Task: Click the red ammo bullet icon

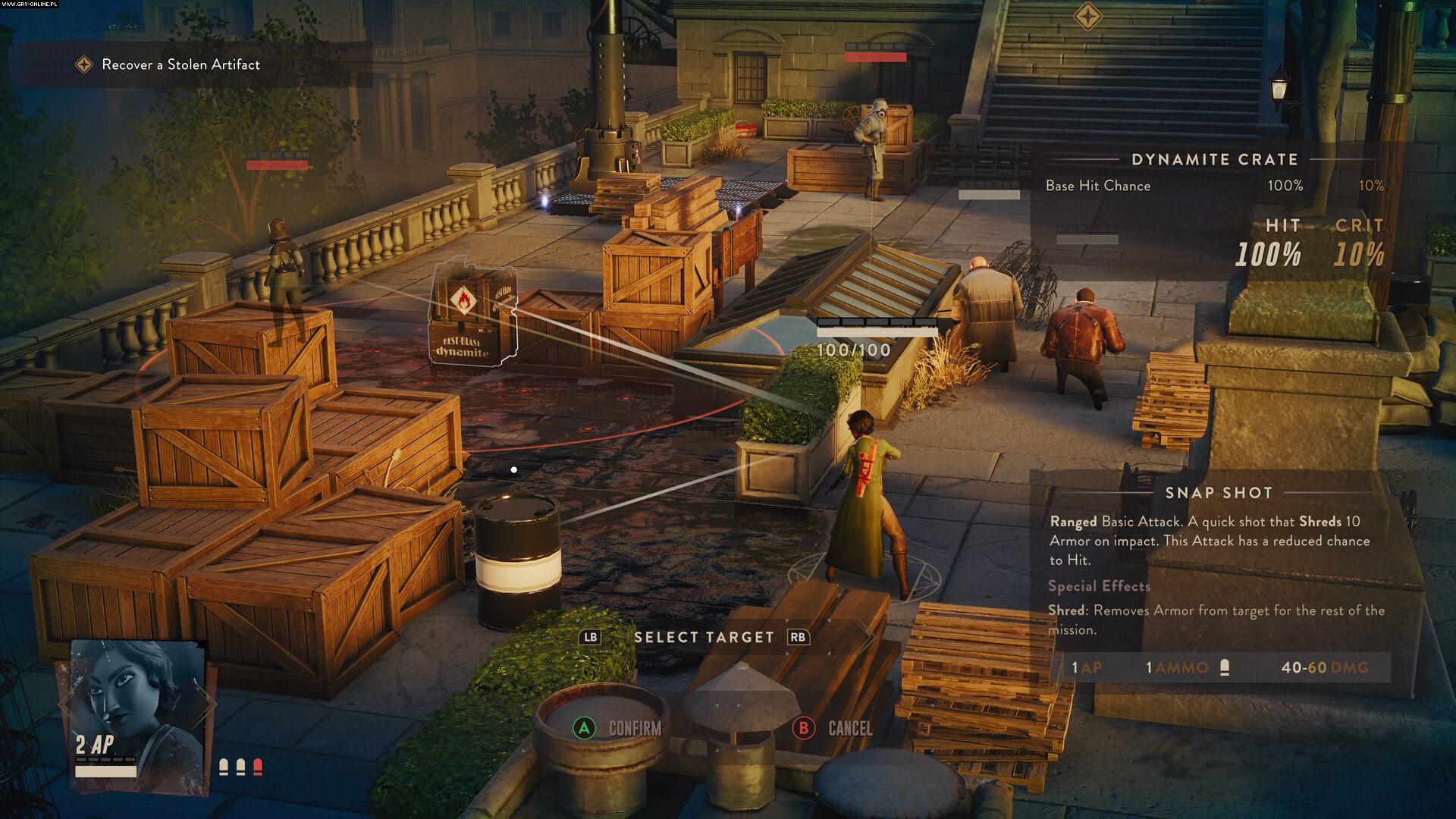Action: [258, 768]
